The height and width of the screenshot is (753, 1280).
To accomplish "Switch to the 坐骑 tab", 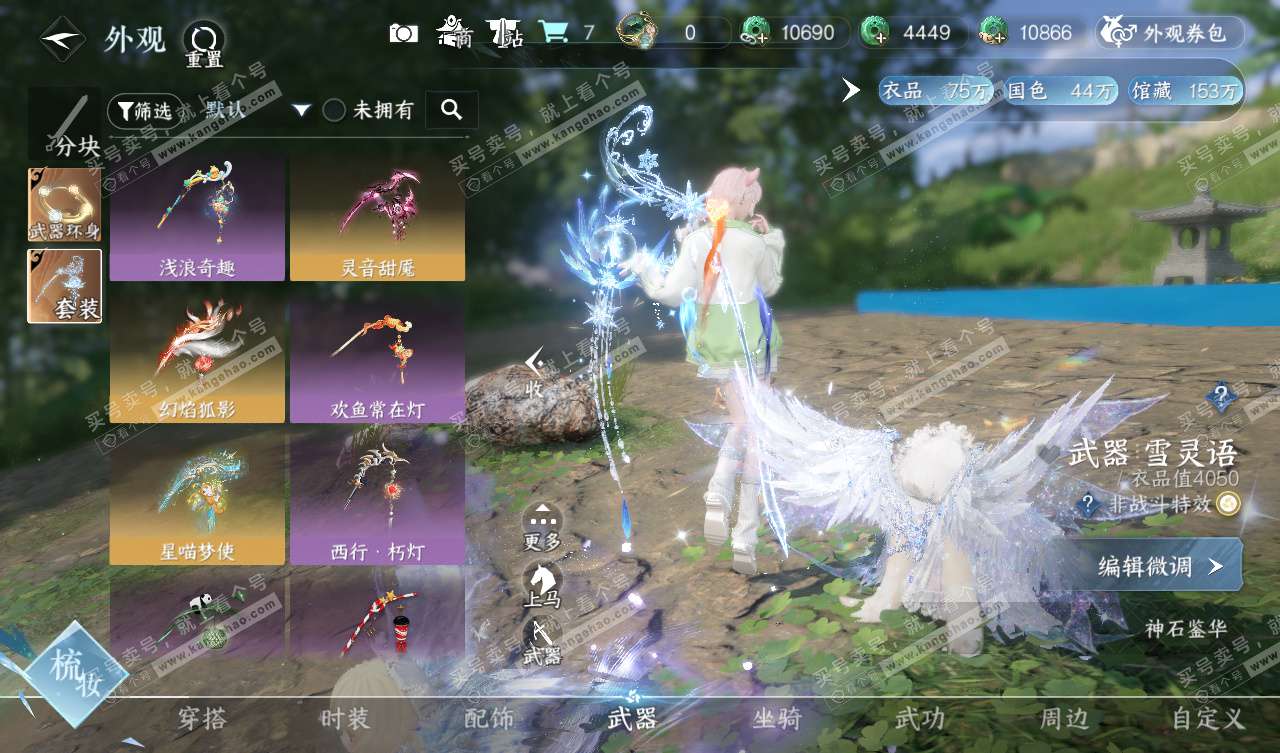I will point(777,718).
